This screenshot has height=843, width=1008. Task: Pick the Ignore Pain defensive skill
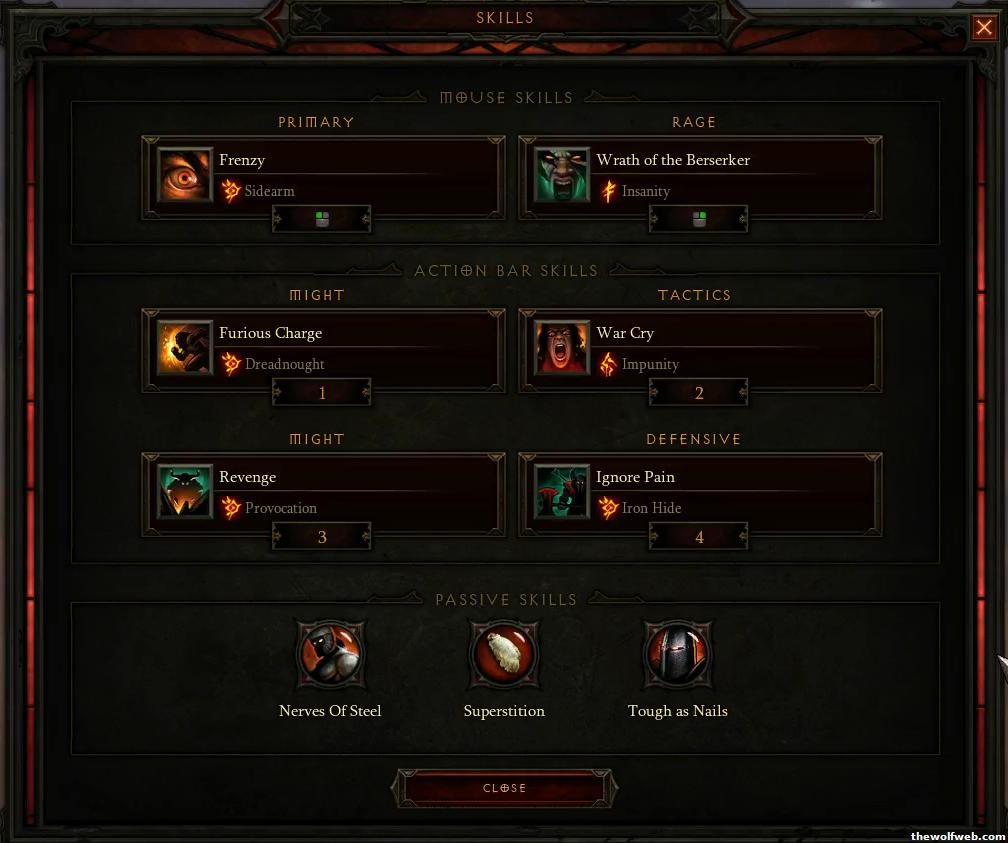[x=562, y=492]
